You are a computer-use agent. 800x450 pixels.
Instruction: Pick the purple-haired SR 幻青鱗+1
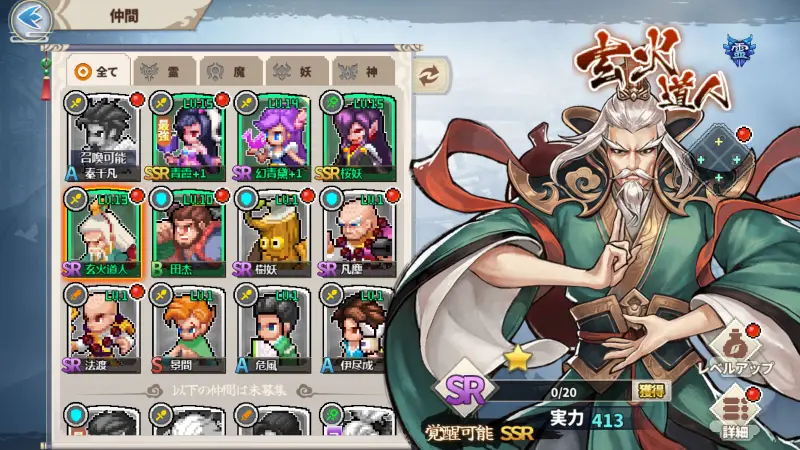point(272,136)
